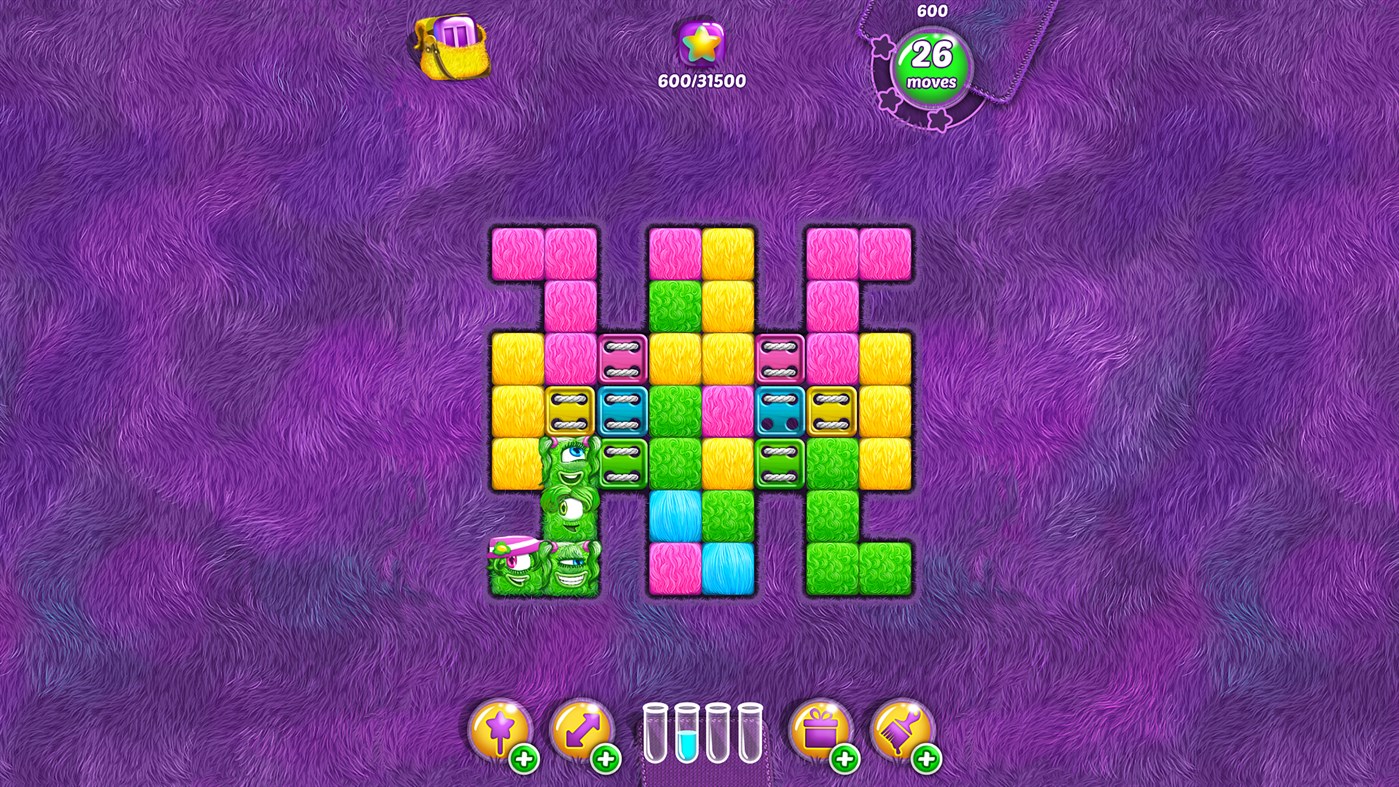The image size is (1399, 787).
Task: Buy more magic wand boosters with the plus
Action: tap(524, 758)
